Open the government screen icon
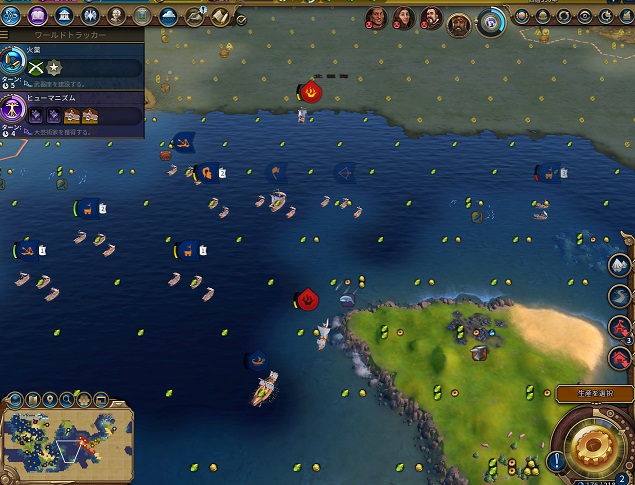635x485 pixels. click(64, 15)
